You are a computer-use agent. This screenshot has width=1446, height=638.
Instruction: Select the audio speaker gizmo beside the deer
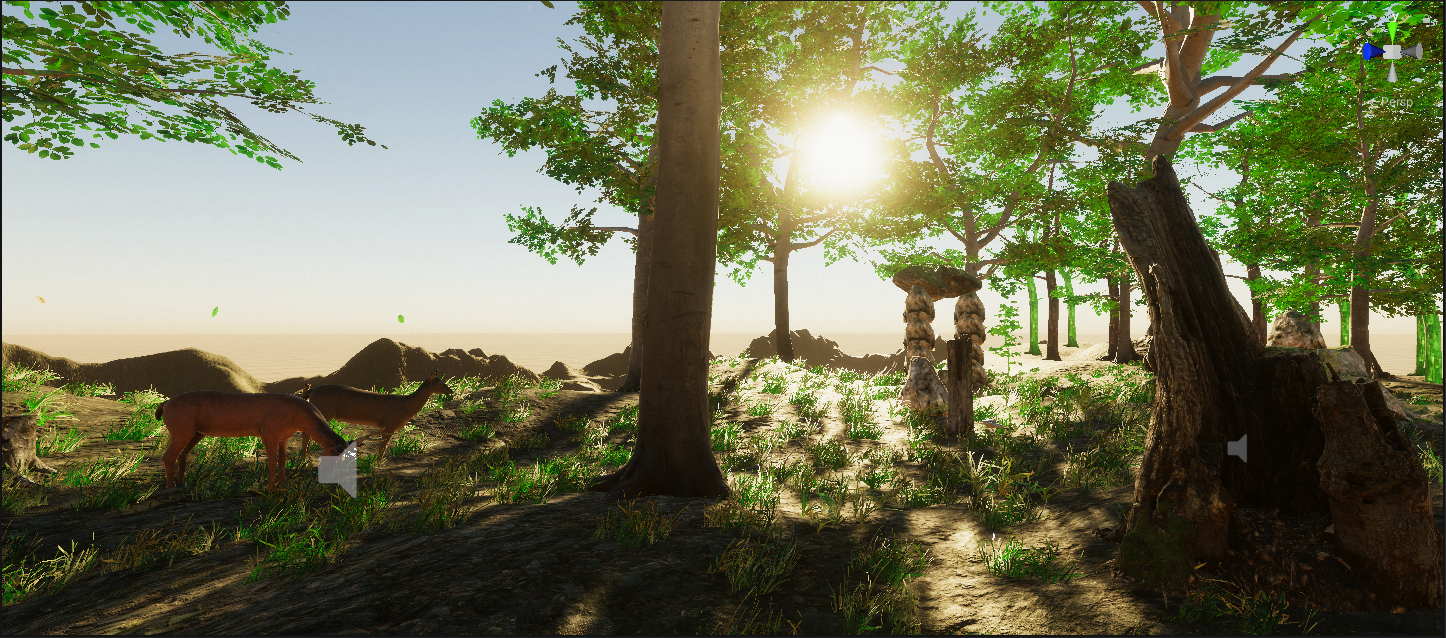[338, 469]
